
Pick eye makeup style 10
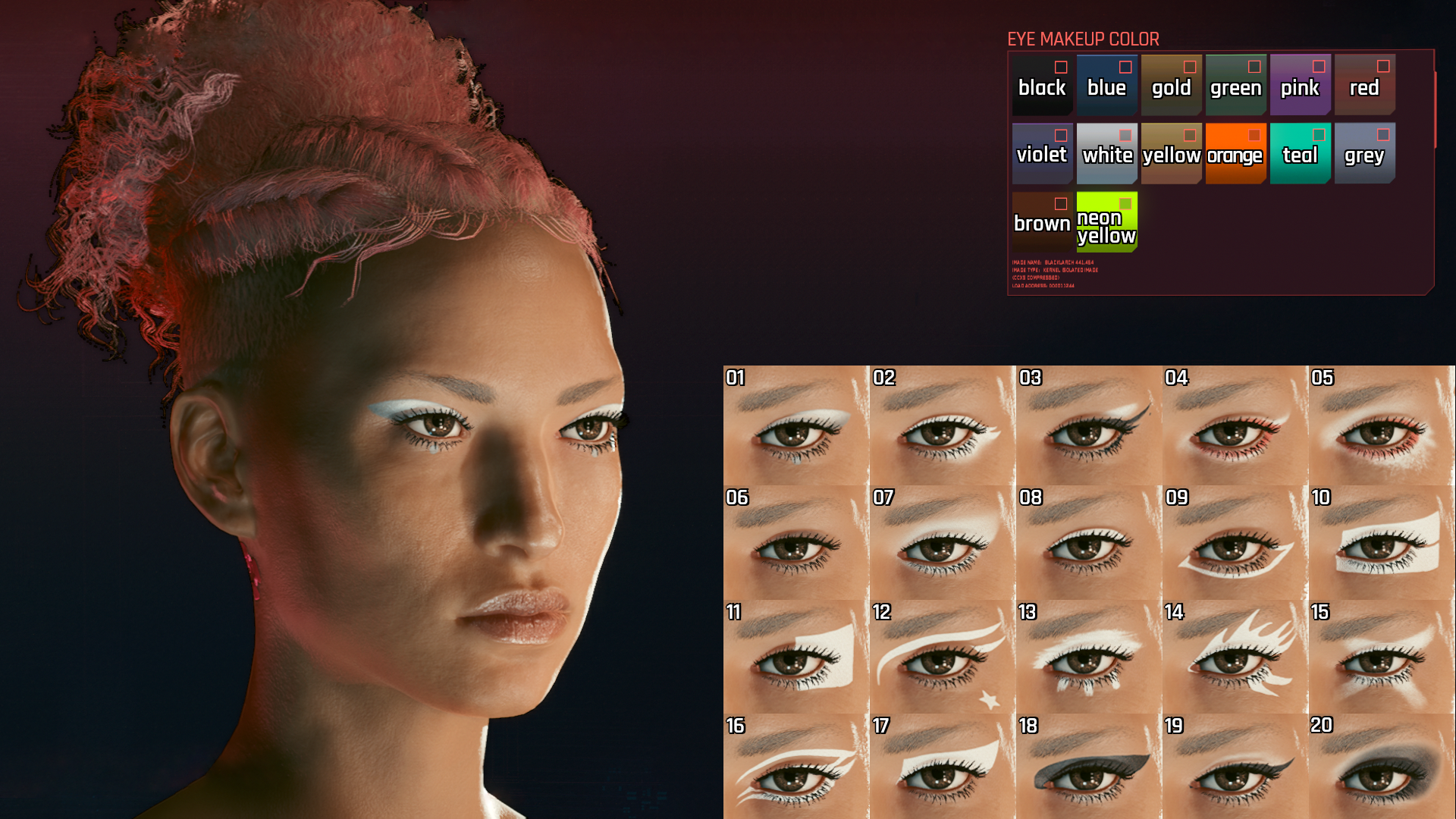click(x=1381, y=544)
